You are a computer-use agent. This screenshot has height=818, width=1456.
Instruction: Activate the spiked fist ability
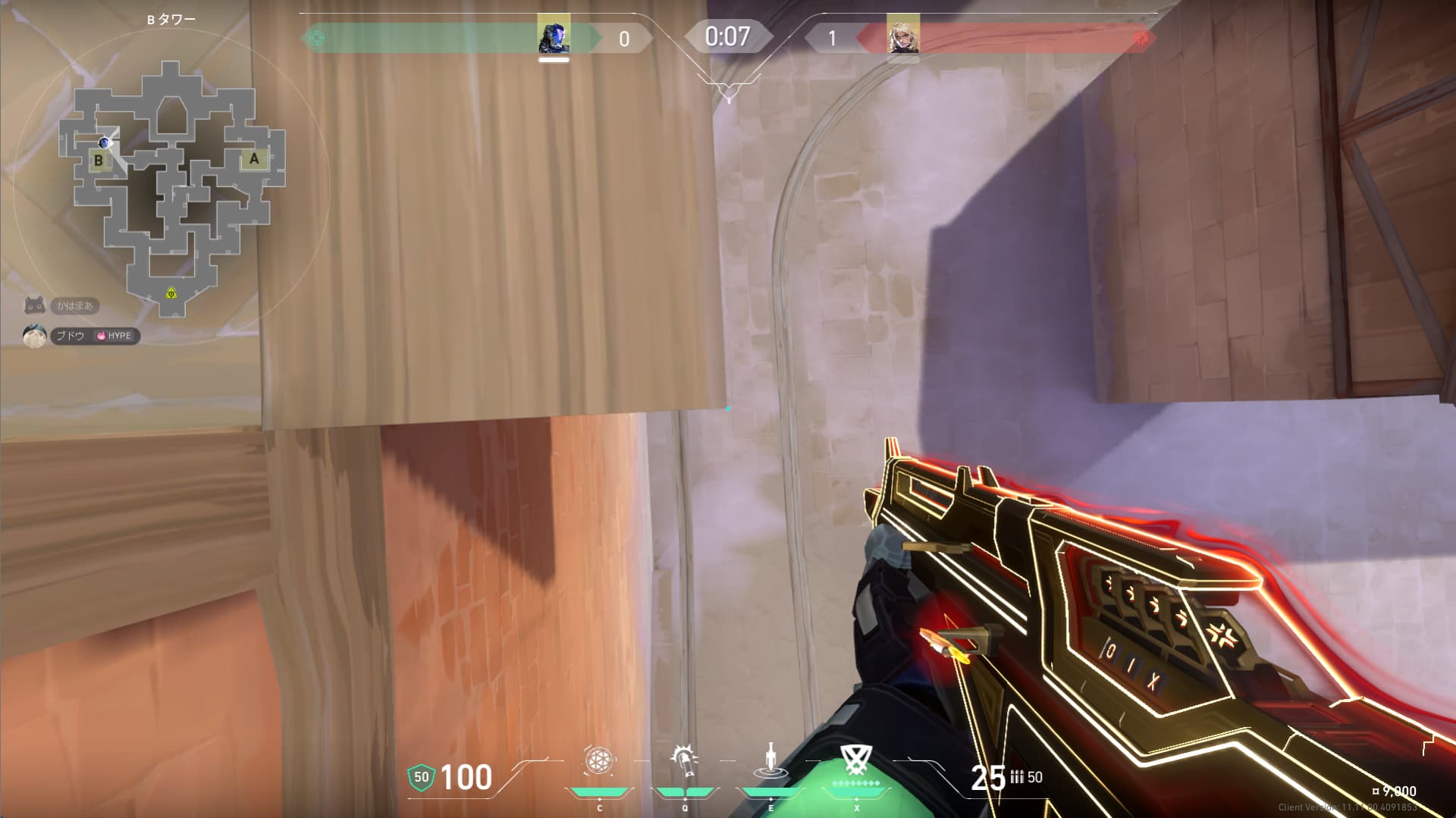pos(684,761)
